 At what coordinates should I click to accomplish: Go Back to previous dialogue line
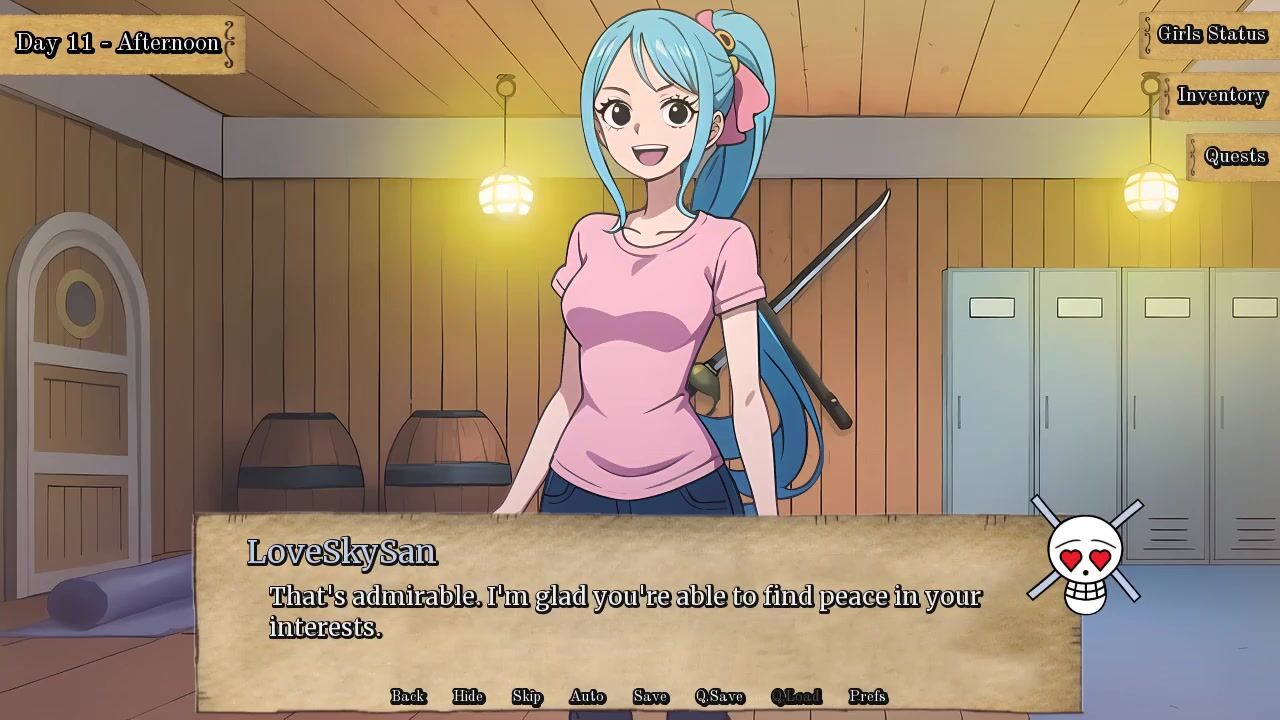pyautogui.click(x=408, y=696)
